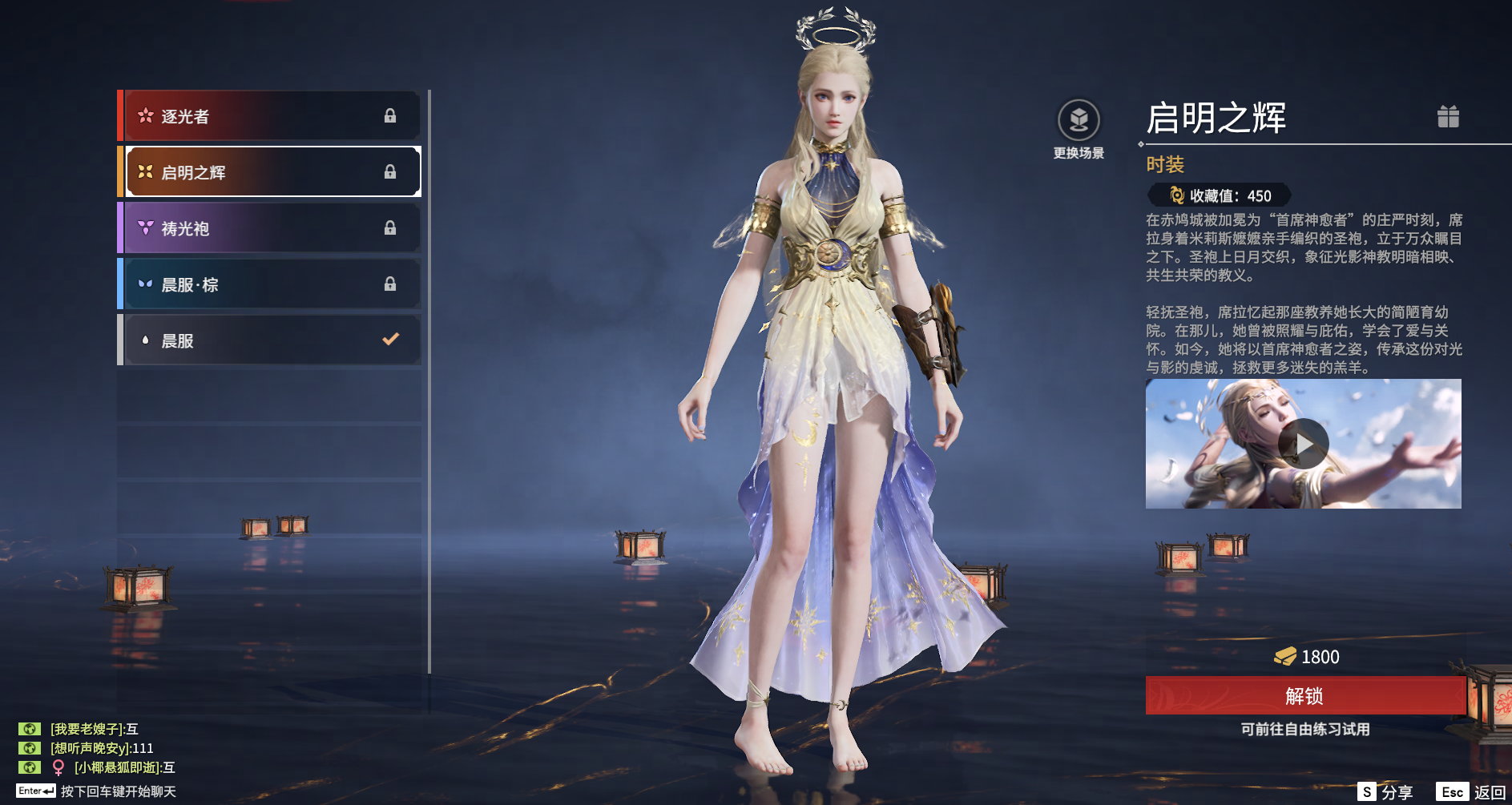1512x805 pixels.
Task: Open 分享 share option
Action: tap(1385, 792)
